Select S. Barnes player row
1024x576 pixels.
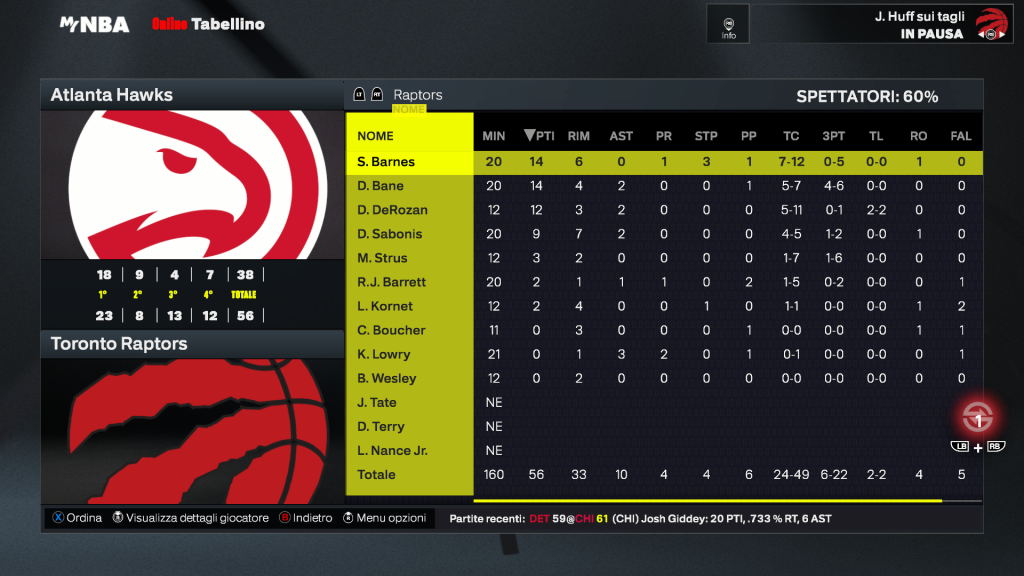(x=386, y=162)
